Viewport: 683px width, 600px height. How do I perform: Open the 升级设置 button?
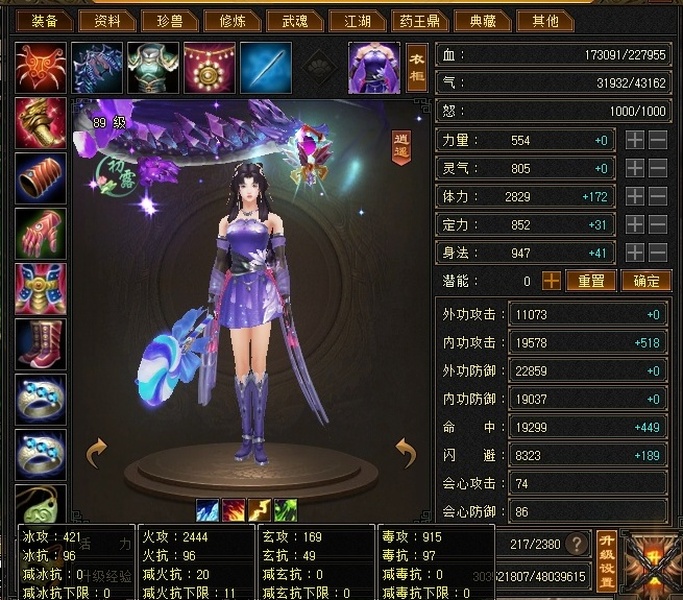(606, 561)
